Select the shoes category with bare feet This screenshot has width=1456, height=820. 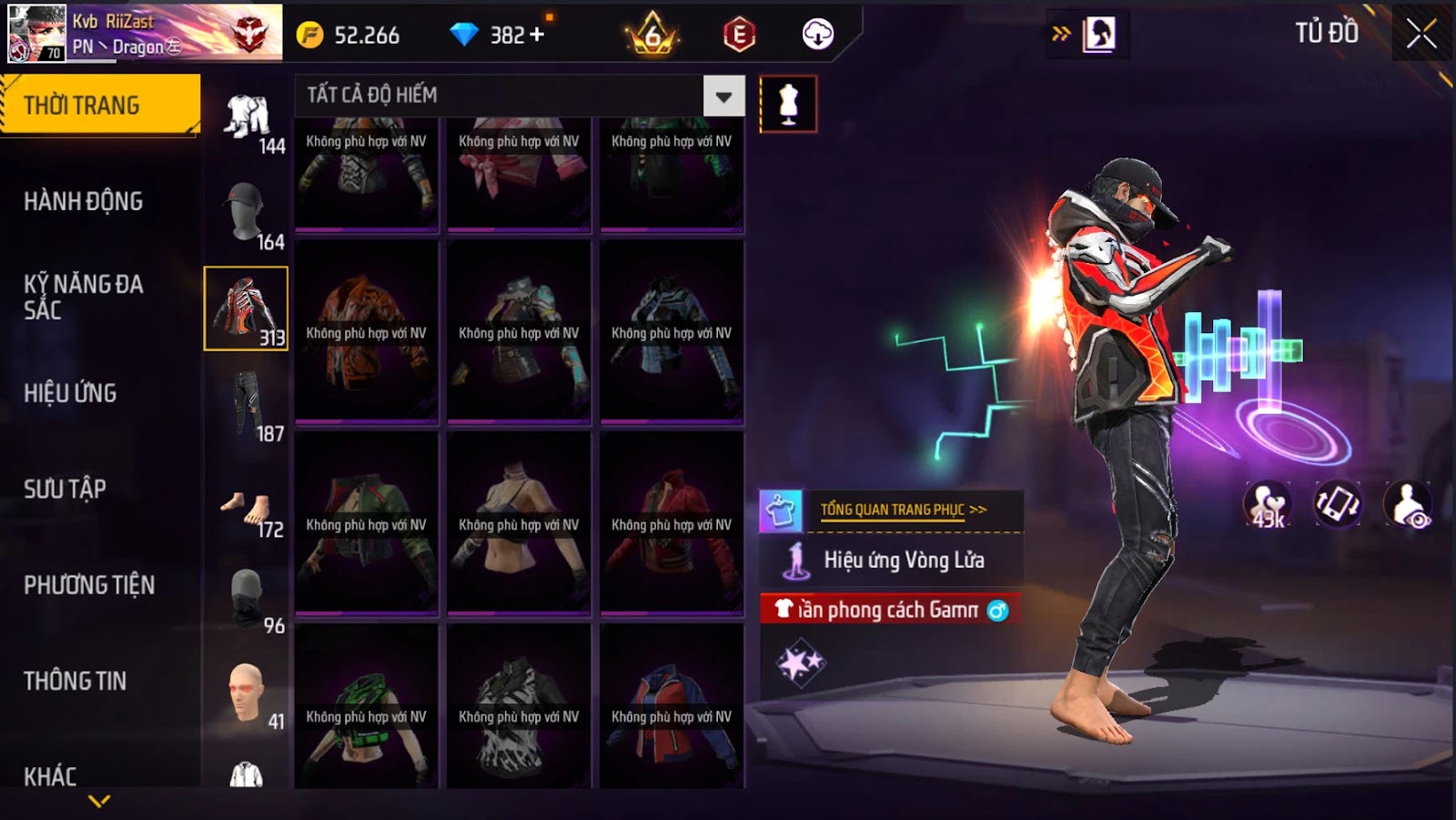coord(246,510)
